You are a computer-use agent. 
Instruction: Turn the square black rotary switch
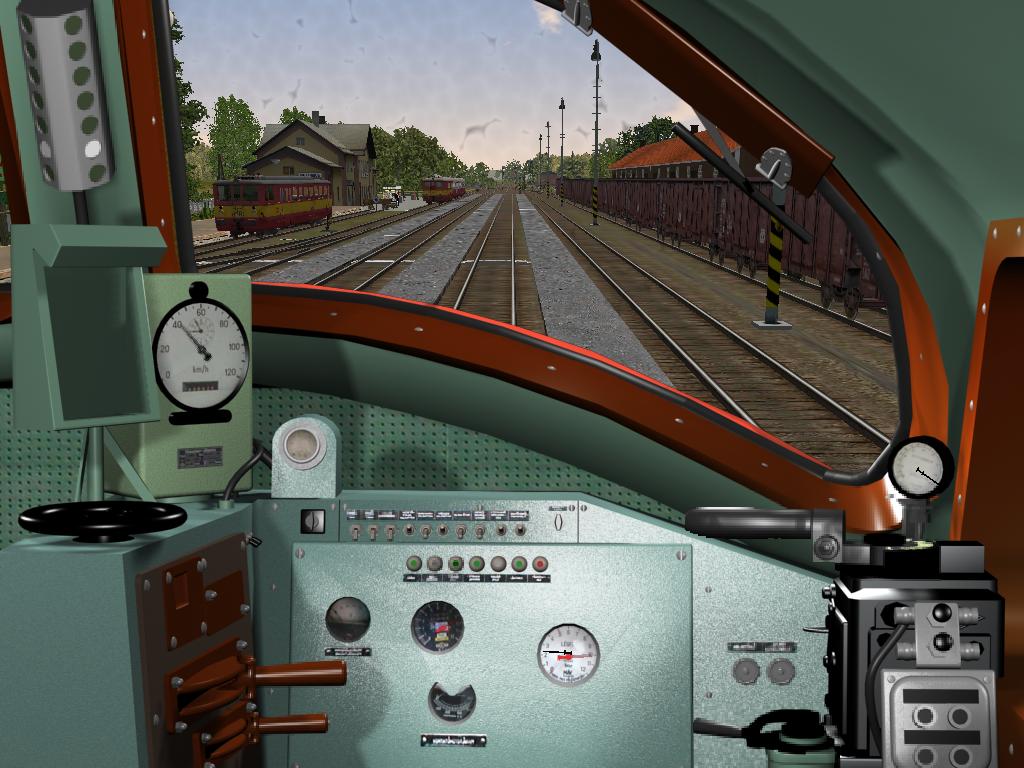313,521
